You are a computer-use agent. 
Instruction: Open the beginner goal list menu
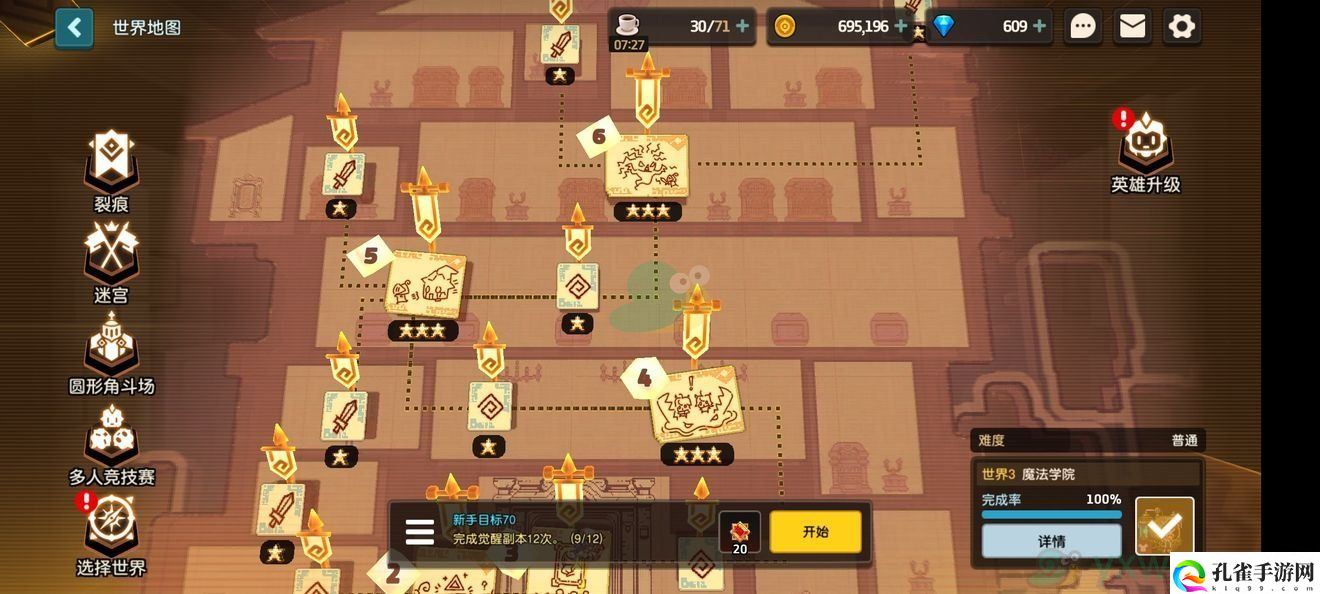(x=419, y=532)
